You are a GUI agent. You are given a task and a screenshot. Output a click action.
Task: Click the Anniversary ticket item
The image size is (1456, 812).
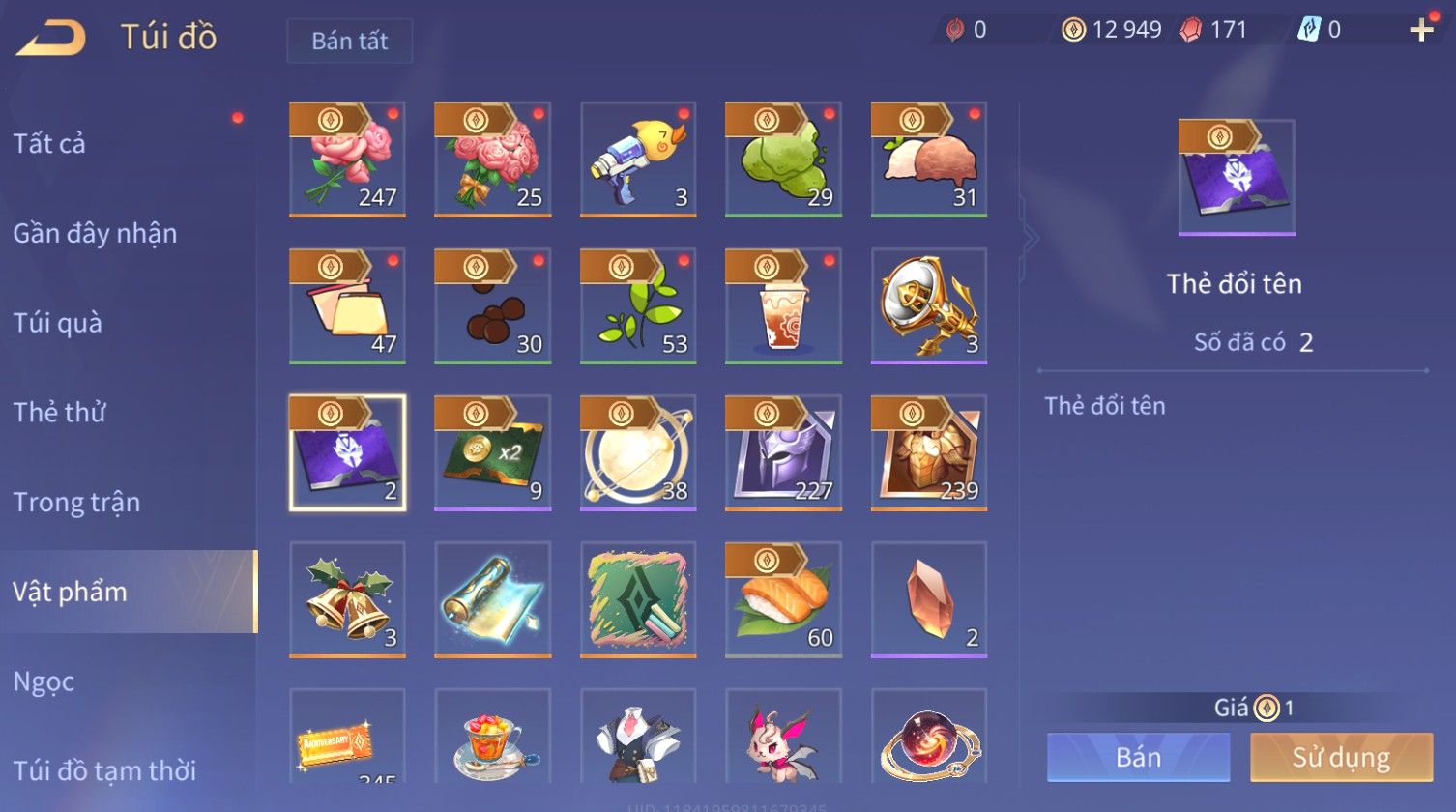tap(347, 739)
